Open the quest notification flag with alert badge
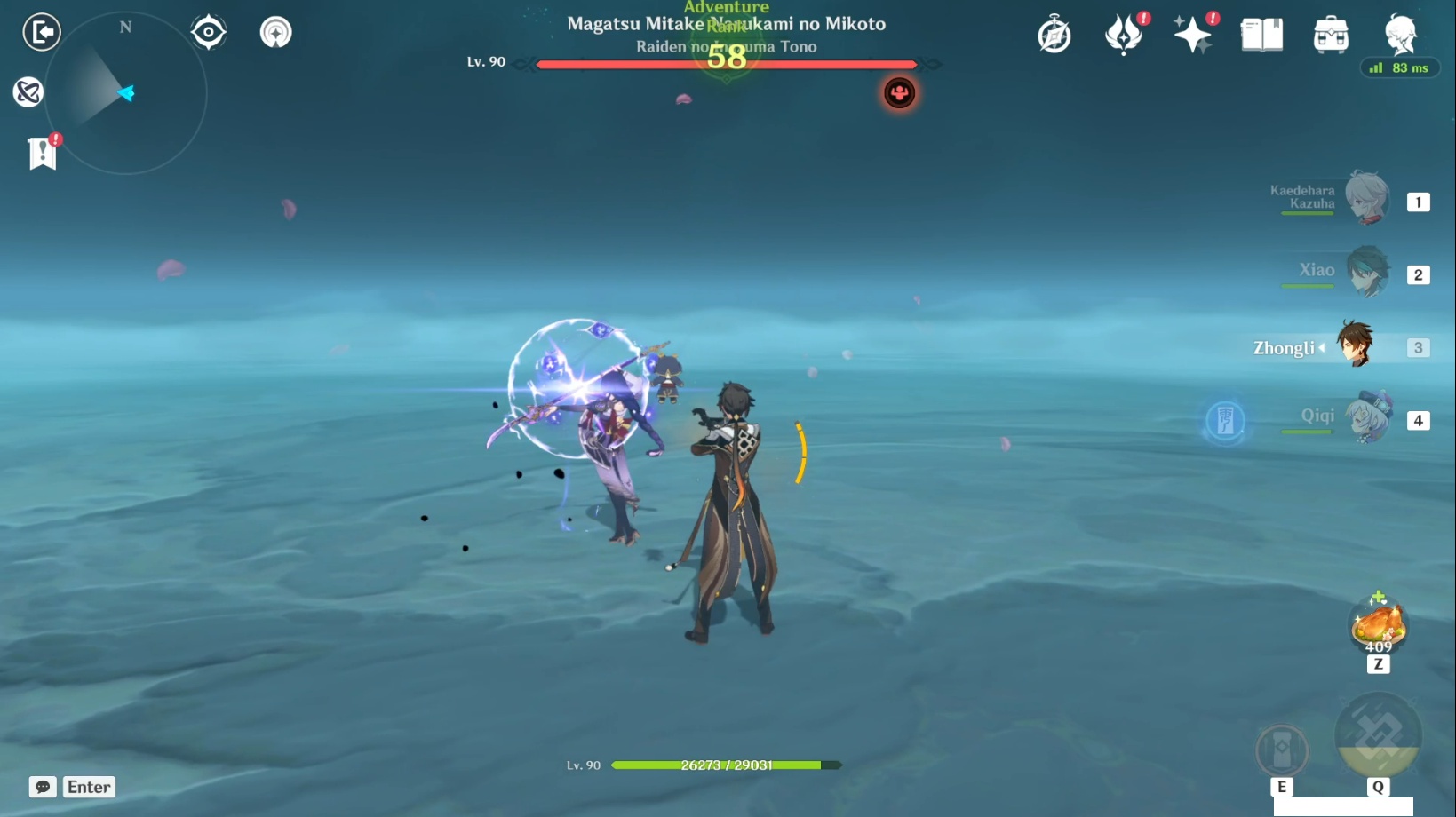The width and height of the screenshot is (1456, 817). click(42, 153)
